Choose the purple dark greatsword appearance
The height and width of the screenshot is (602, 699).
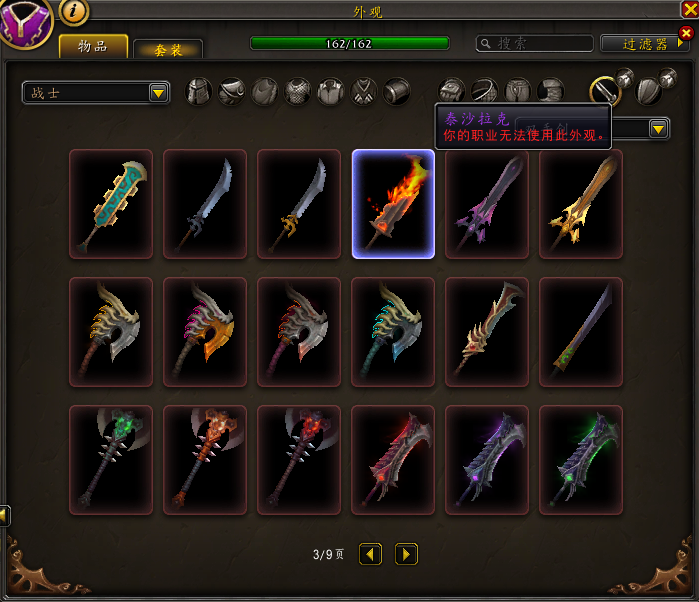[487, 204]
